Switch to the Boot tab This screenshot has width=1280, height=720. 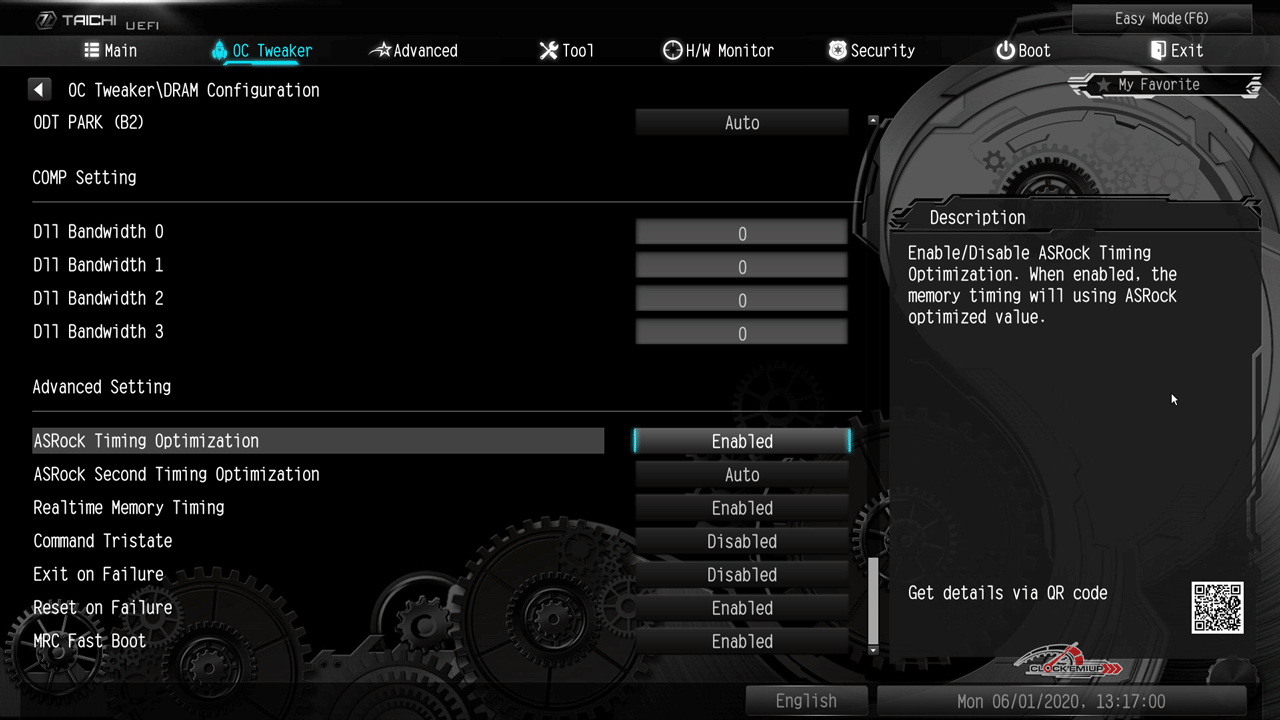[1023, 51]
